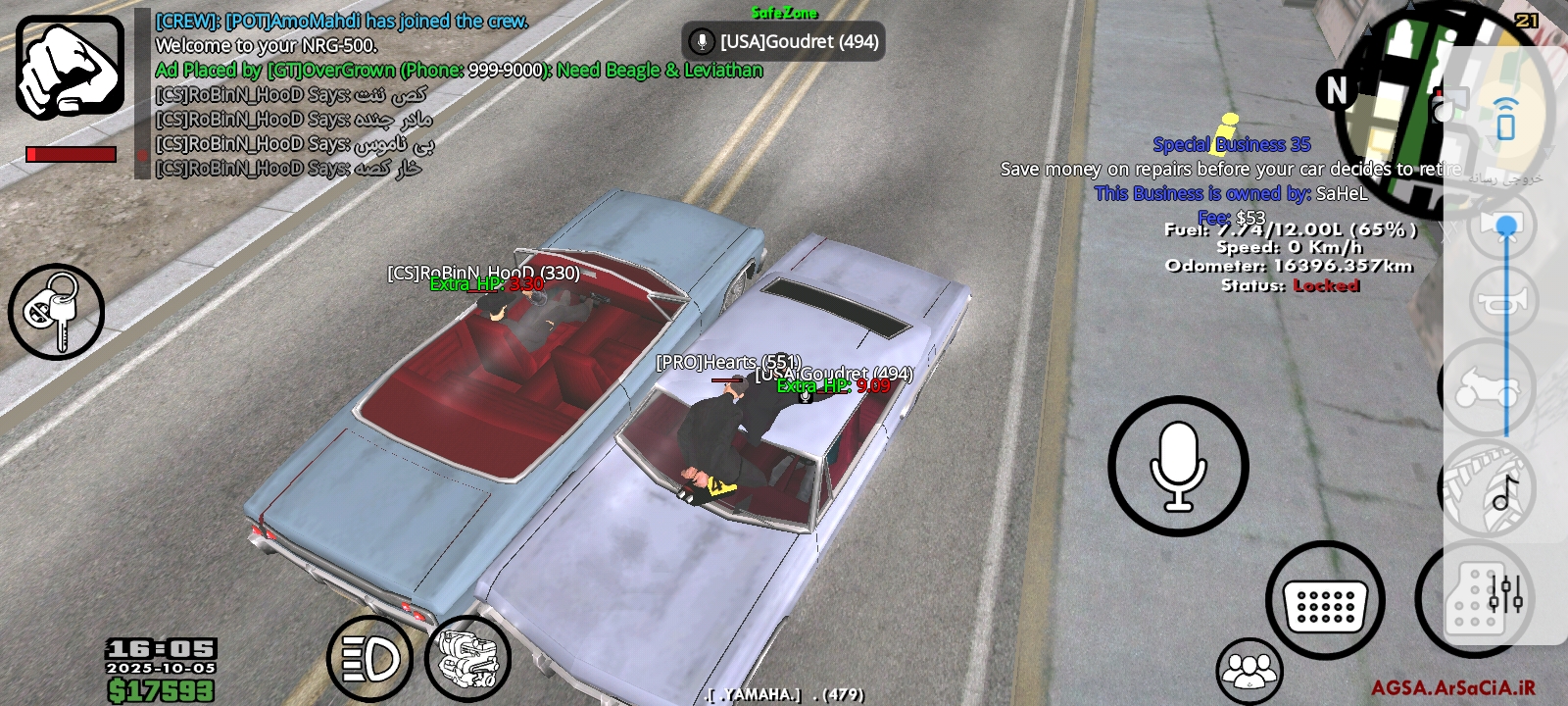
Task: Tap the fist weapon icon
Action: 70,67
